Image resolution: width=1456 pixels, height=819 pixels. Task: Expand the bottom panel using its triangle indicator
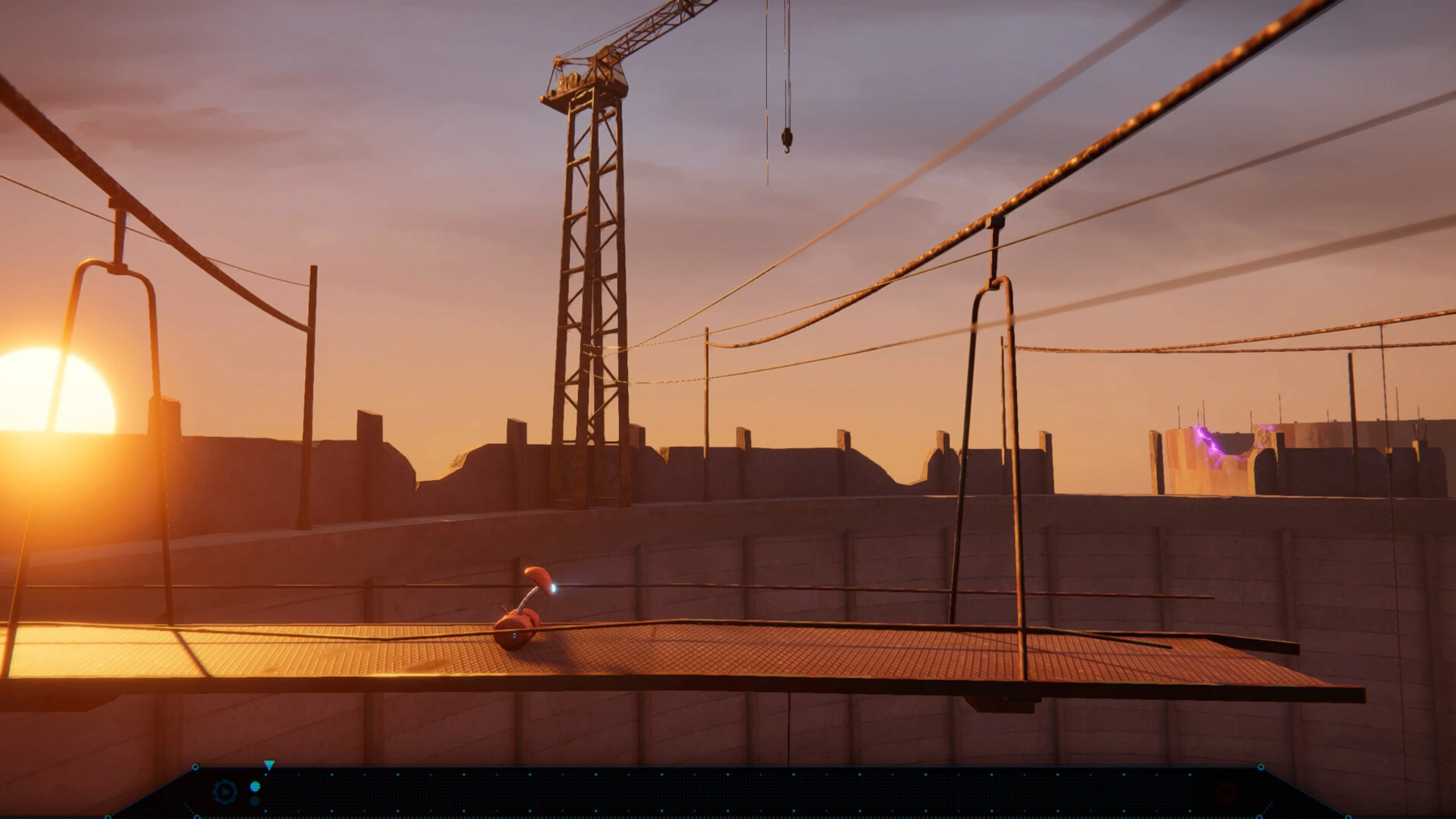270,765
